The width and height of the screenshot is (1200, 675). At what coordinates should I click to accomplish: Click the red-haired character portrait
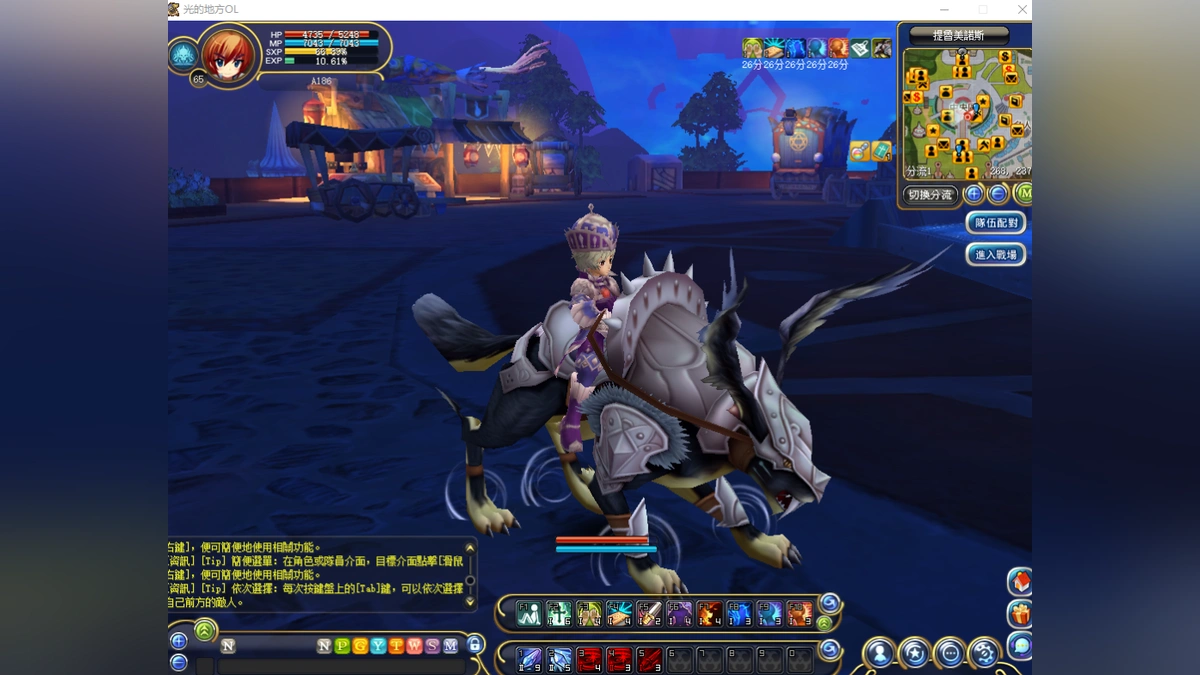pos(229,54)
